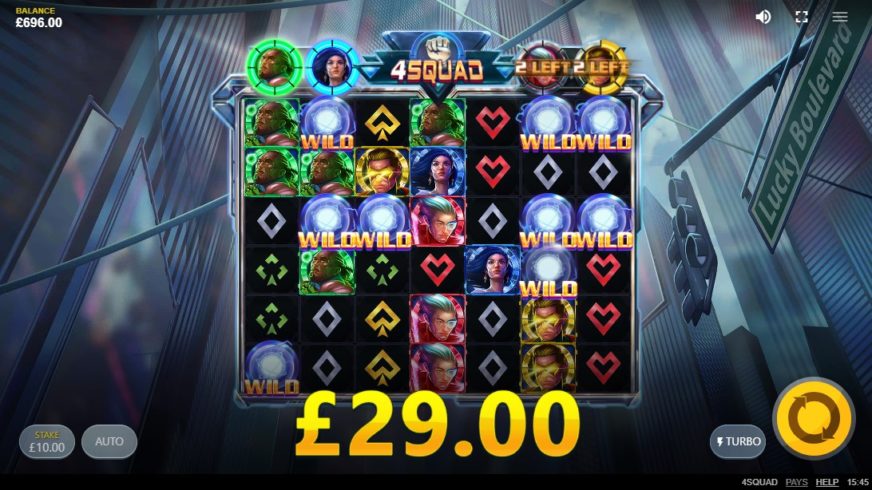Open the Auto spin options
Screen dimensions: 872x490
tap(109, 441)
